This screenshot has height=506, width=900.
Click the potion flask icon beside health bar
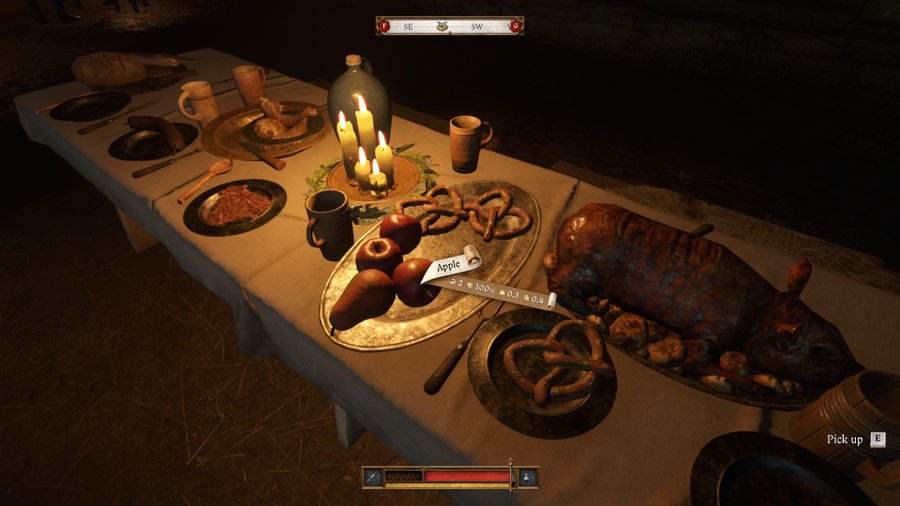(x=527, y=477)
